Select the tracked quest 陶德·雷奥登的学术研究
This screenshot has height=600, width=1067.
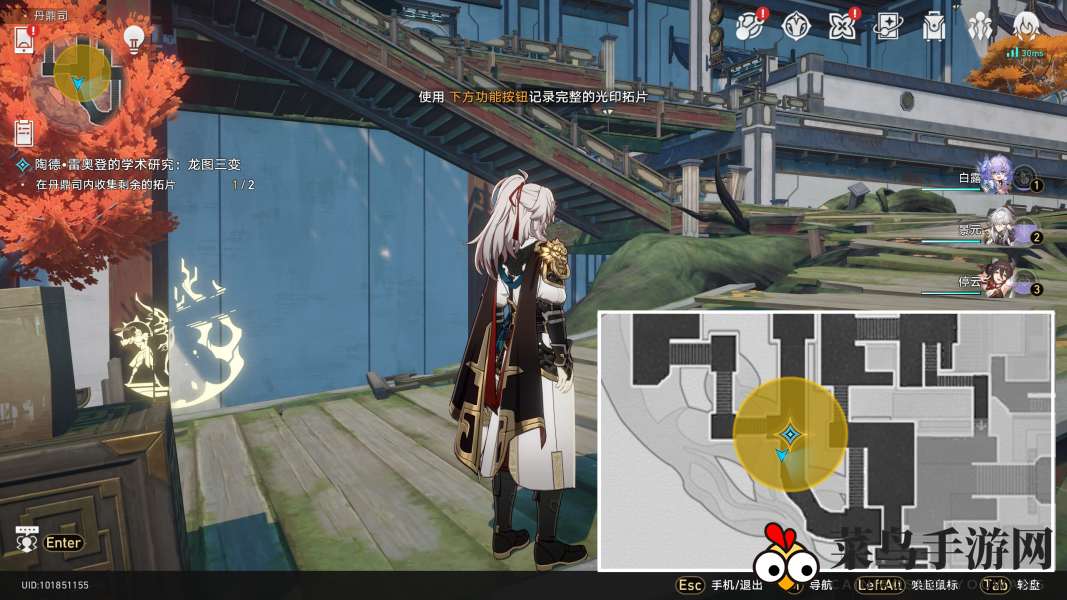(138, 164)
